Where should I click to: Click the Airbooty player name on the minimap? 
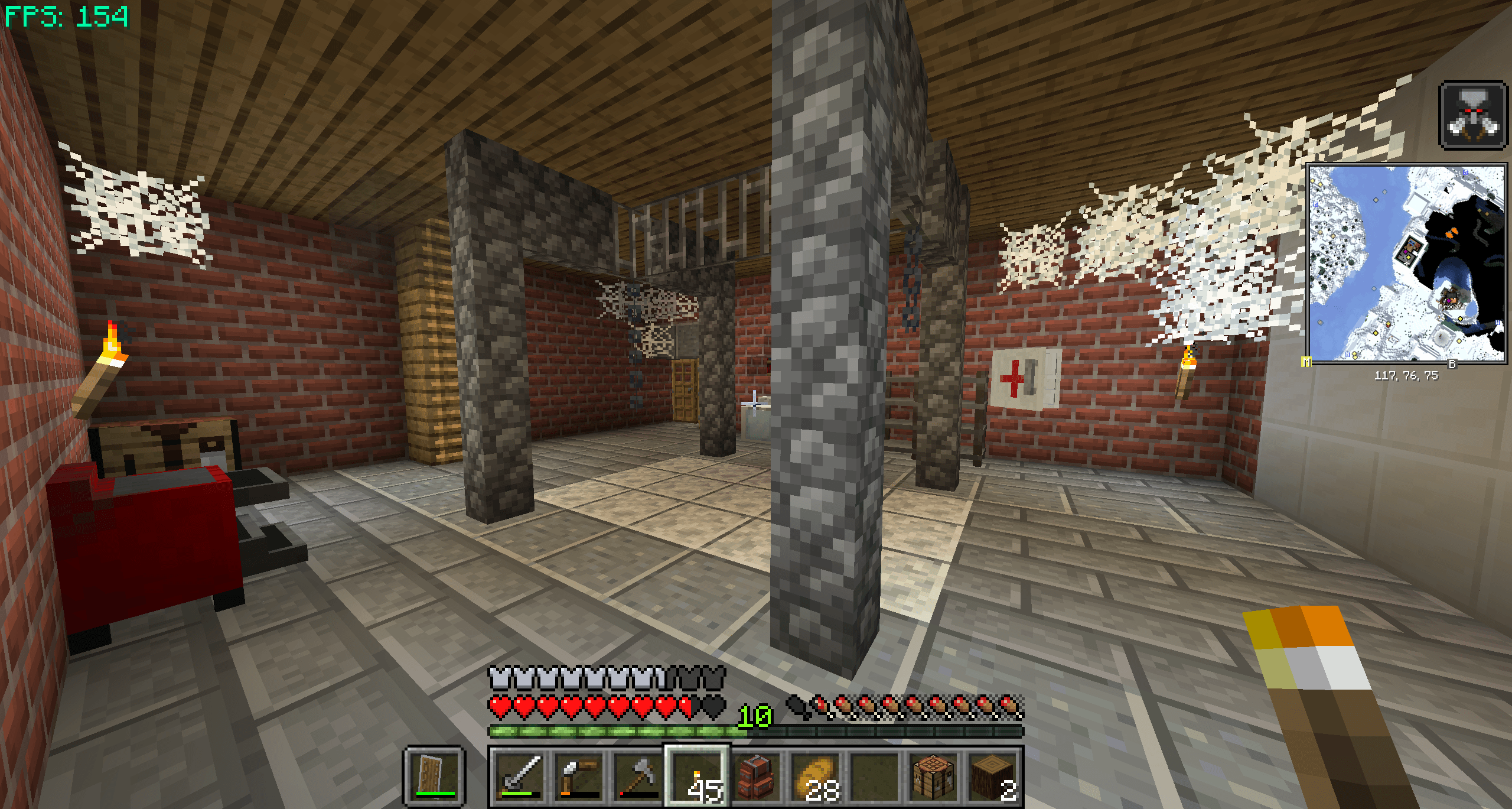click(1452, 307)
